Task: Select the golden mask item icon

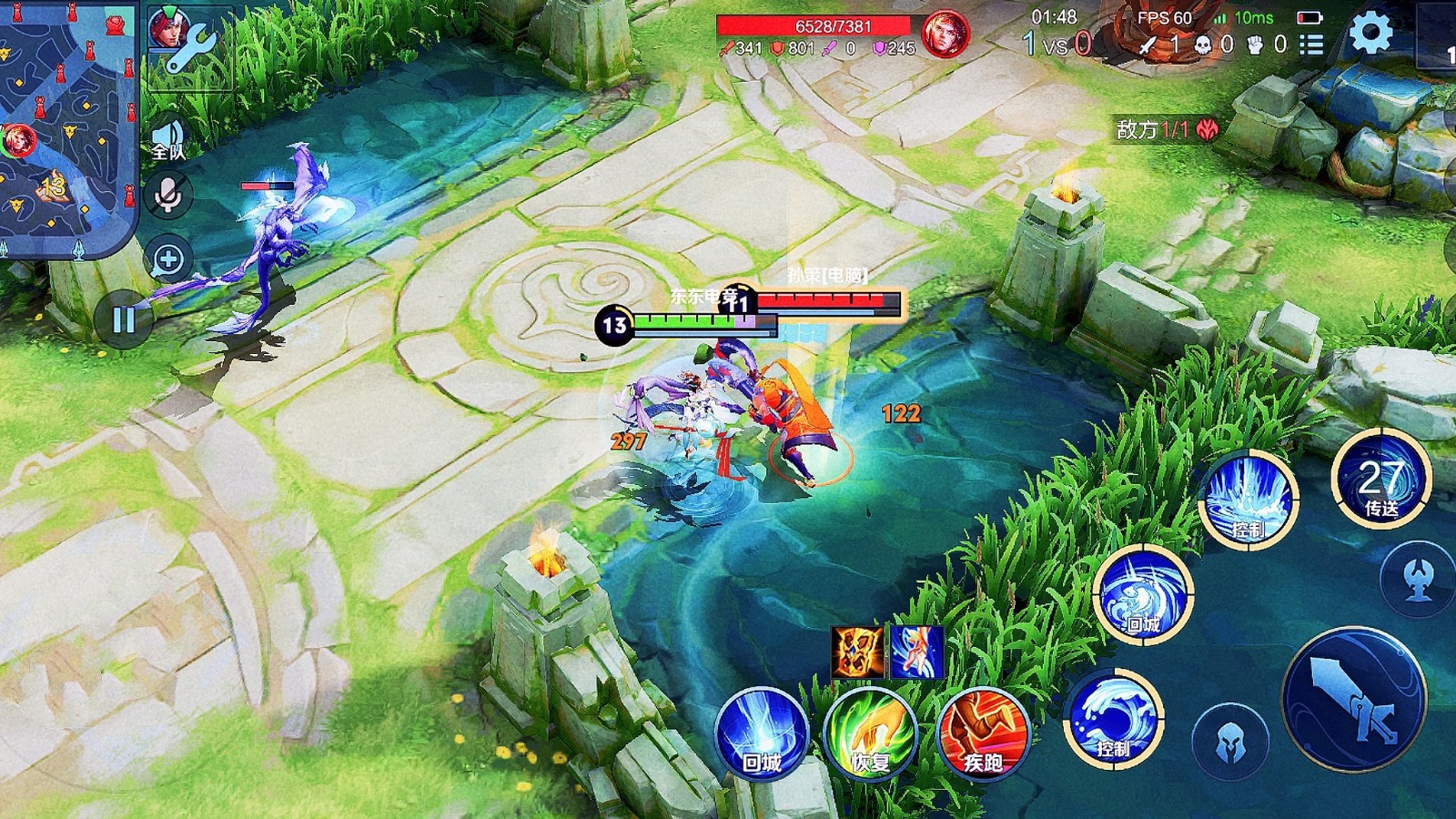Action: point(857,652)
